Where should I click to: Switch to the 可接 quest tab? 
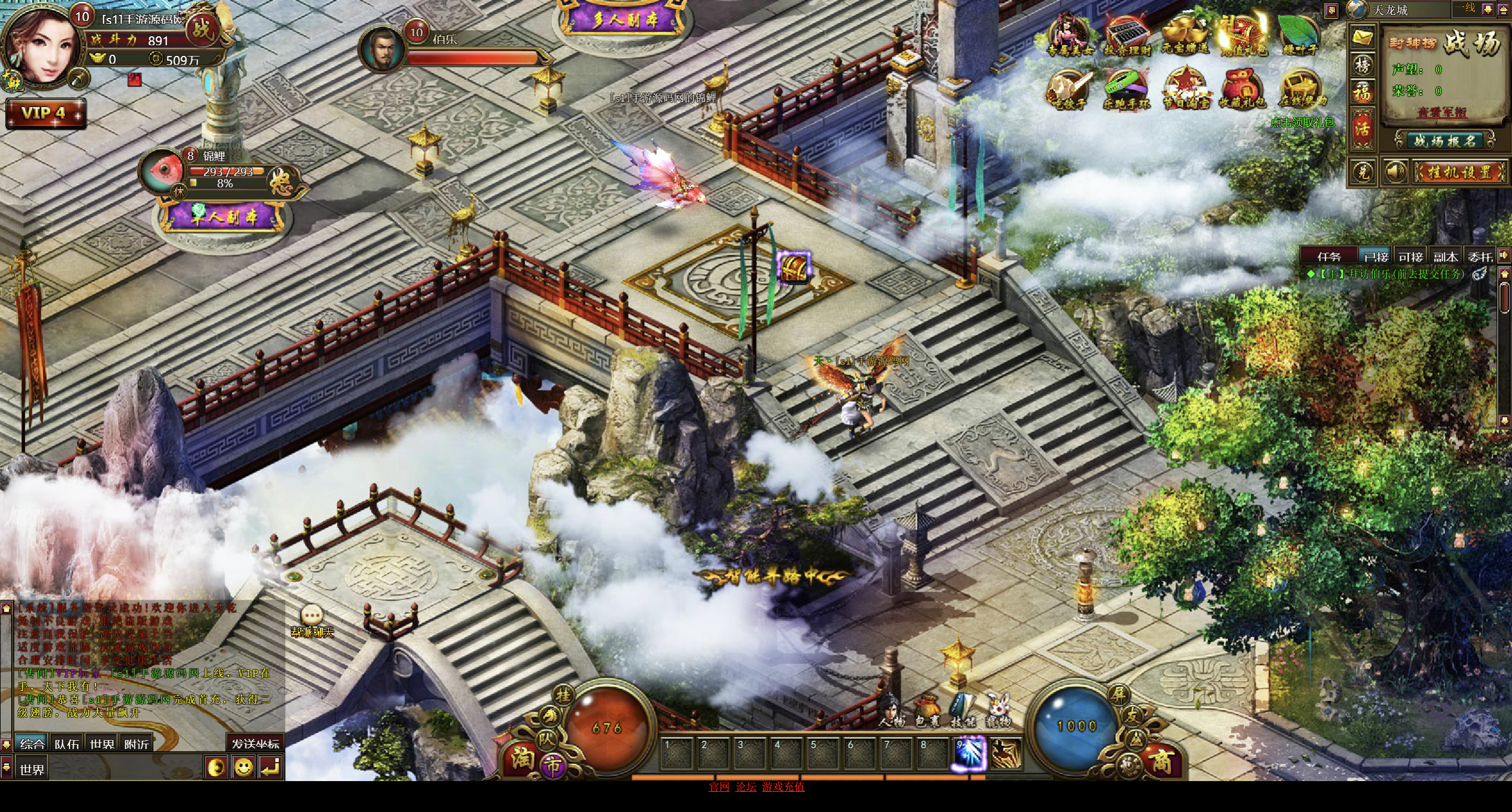[1410, 256]
